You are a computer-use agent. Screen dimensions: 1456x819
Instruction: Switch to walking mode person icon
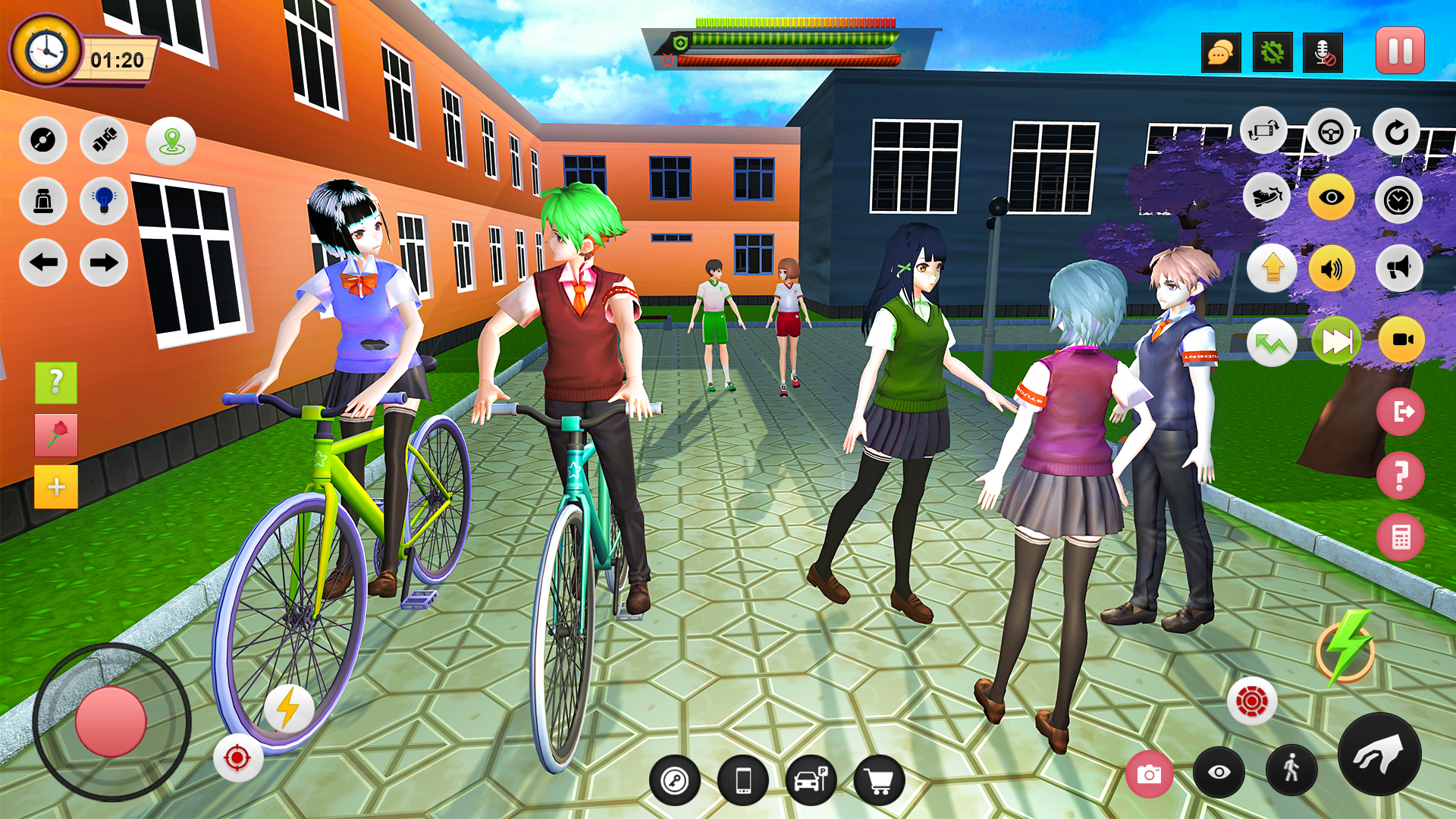[x=1291, y=771]
